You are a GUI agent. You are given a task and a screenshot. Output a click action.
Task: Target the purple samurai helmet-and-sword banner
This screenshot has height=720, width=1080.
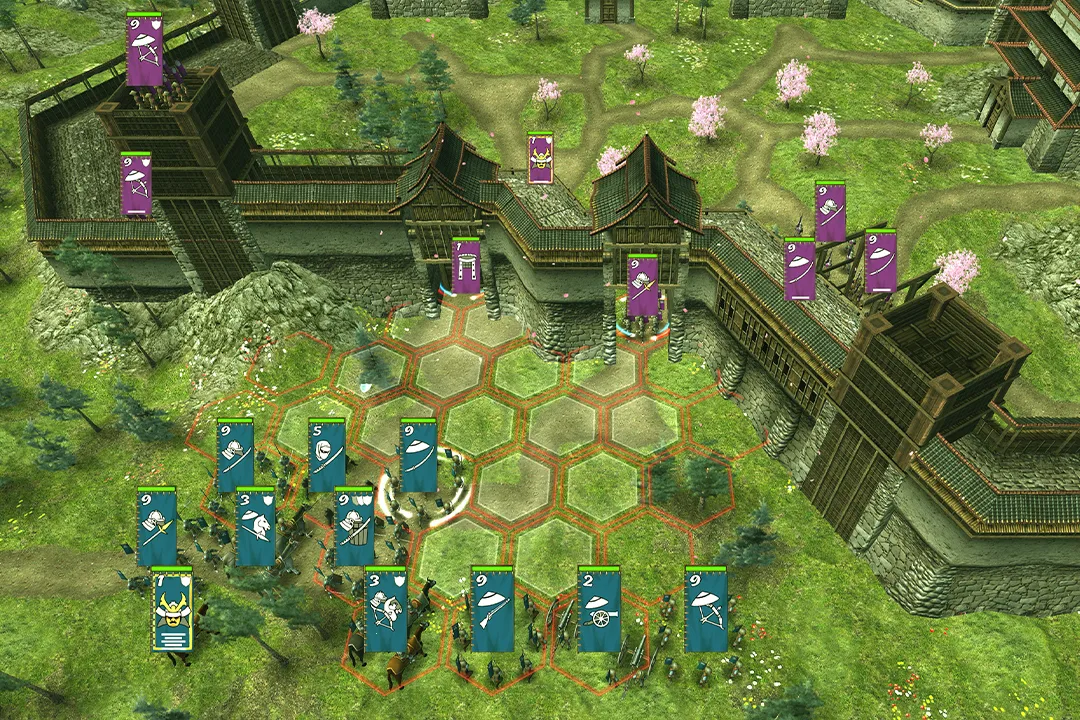click(x=830, y=211)
